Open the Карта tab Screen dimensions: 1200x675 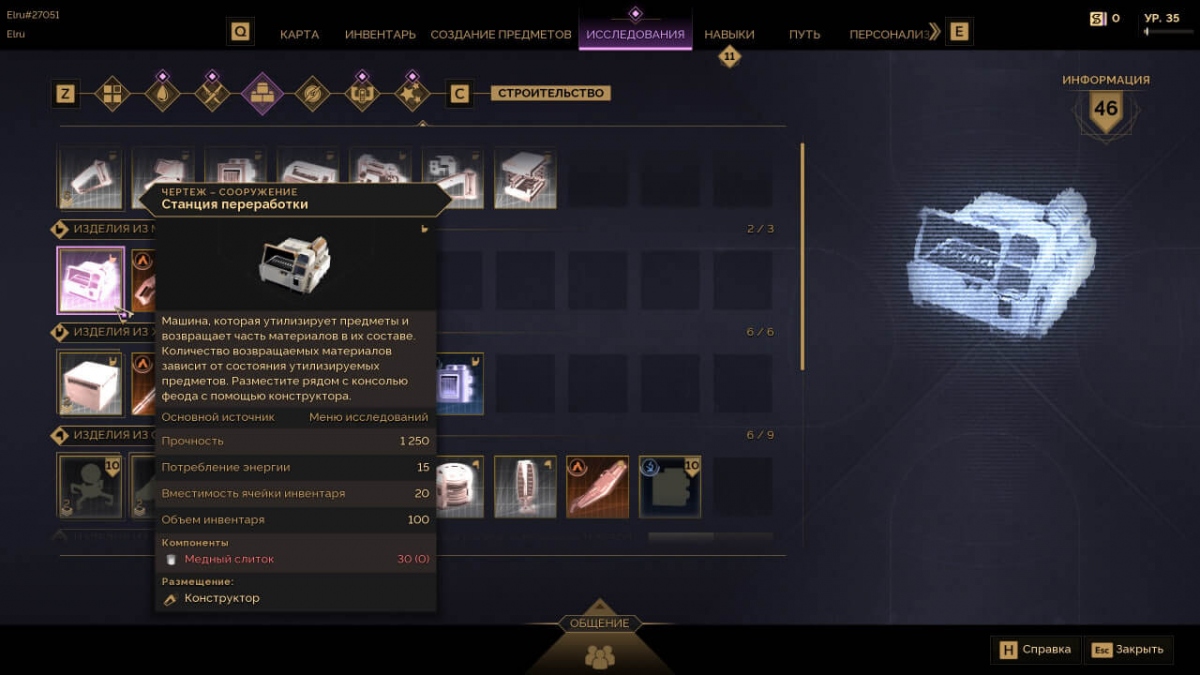(299, 34)
